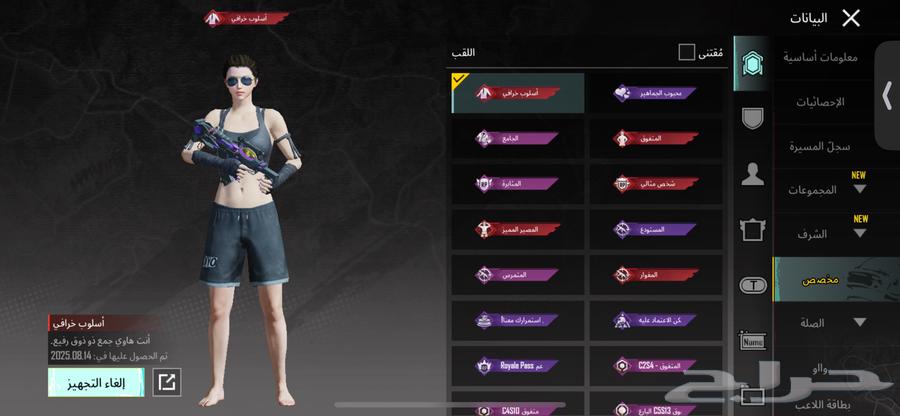
Task: Switch to the Name card tab
Action: tap(752, 342)
